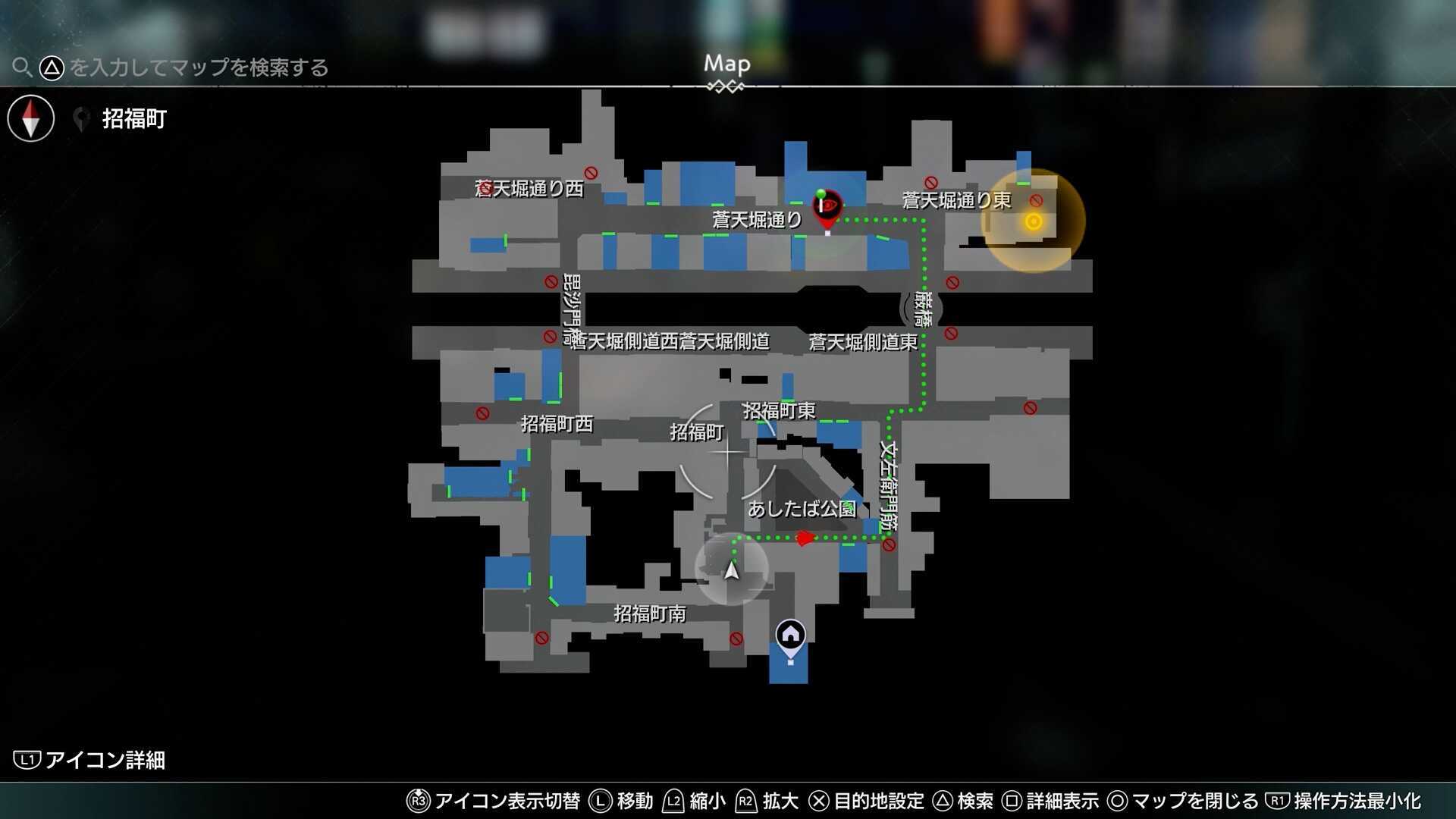The image size is (1456, 819).
Task: Select the home icon near 招福町南
Action: pyautogui.click(x=789, y=632)
